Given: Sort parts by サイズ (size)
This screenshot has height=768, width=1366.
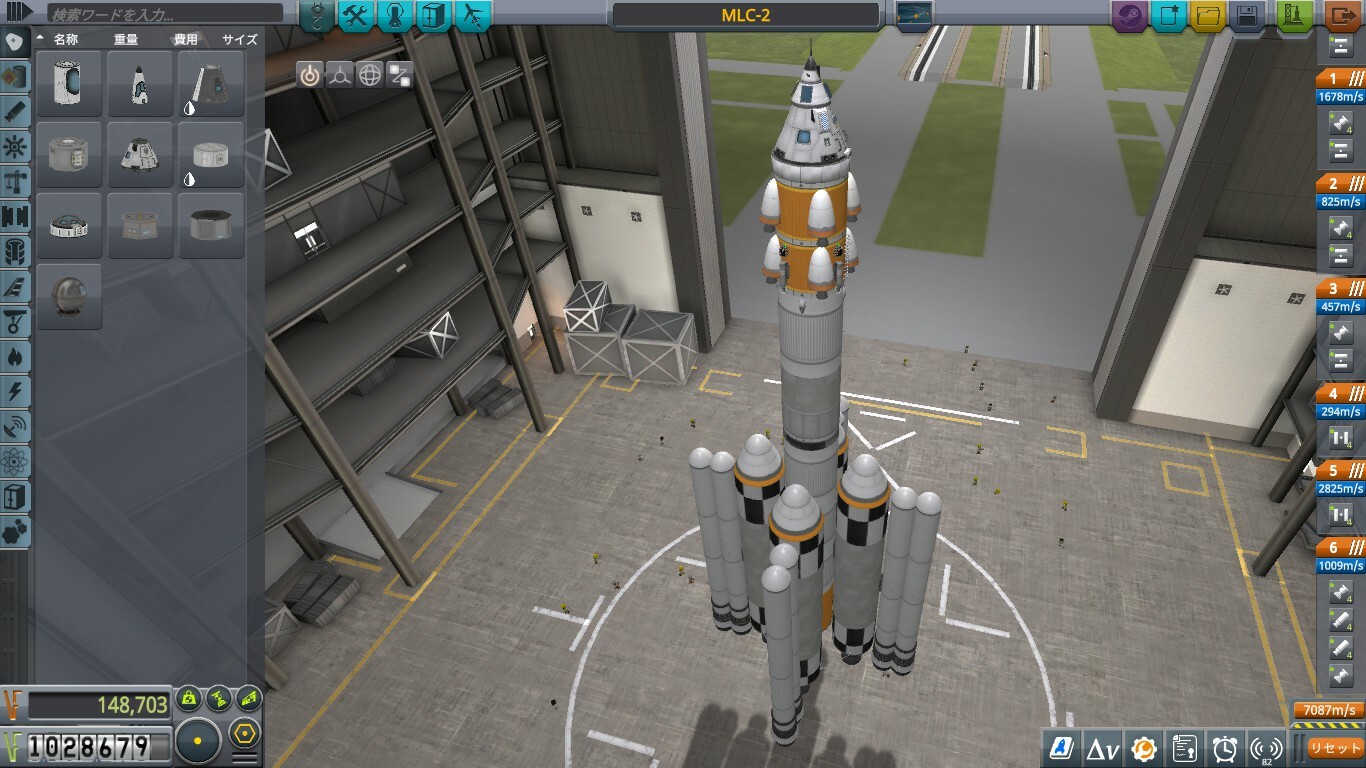Looking at the screenshot, I should pos(240,40).
